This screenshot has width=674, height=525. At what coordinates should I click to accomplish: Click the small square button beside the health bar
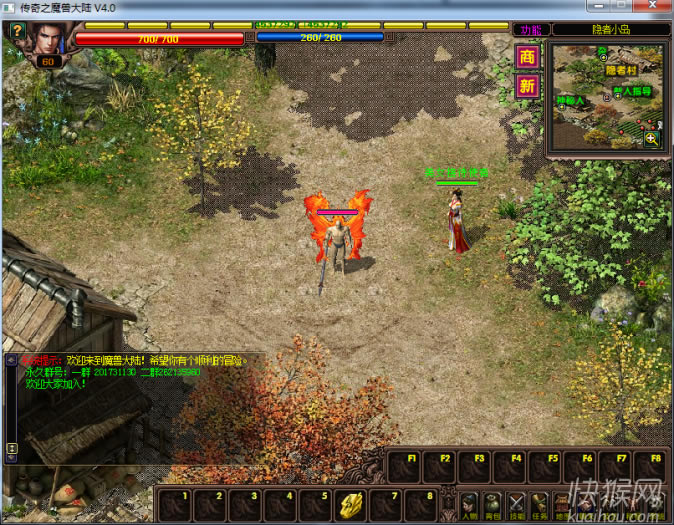click(251, 37)
